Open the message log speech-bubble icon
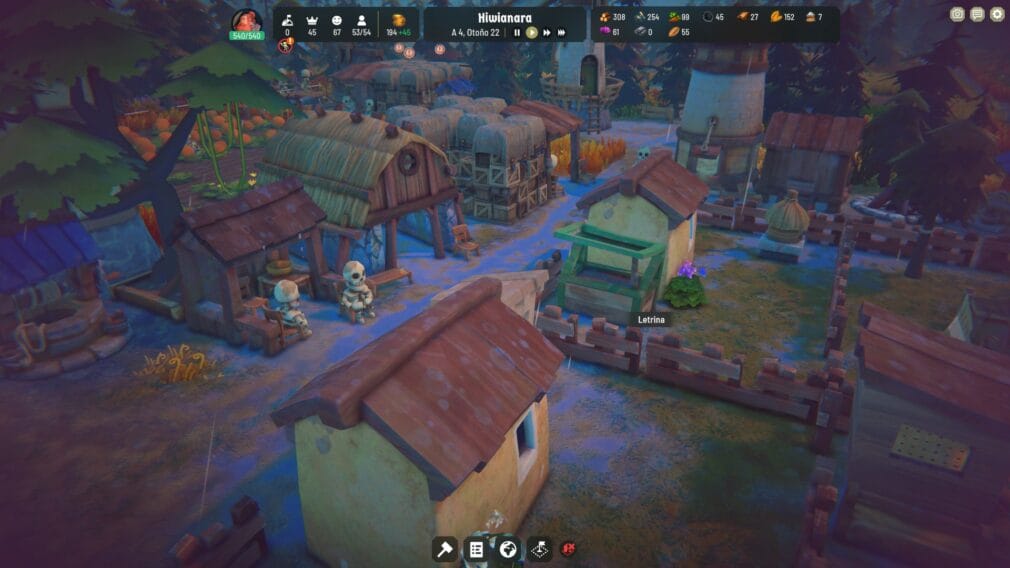This screenshot has width=1010, height=568. click(x=977, y=14)
